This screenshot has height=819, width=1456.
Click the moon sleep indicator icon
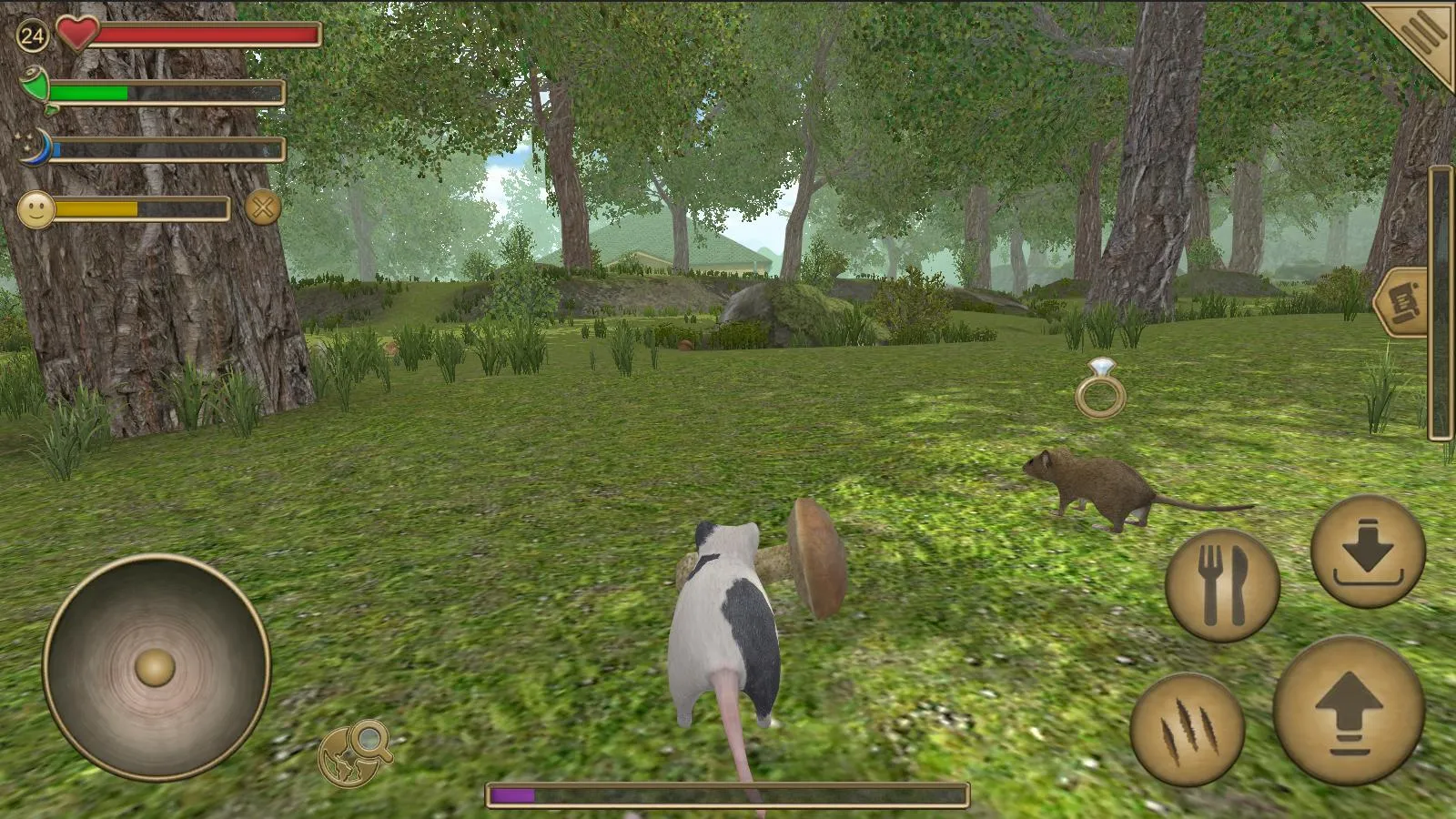[35, 149]
